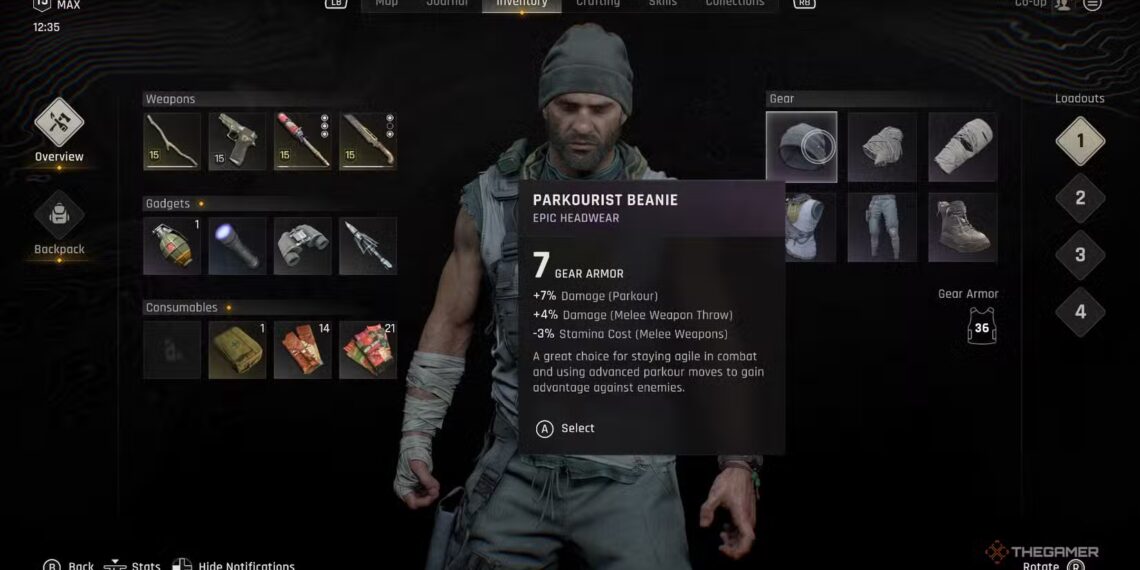Screen dimensions: 1140x570
Task: Choose the consumable stack of 14
Action: pyautogui.click(x=303, y=350)
